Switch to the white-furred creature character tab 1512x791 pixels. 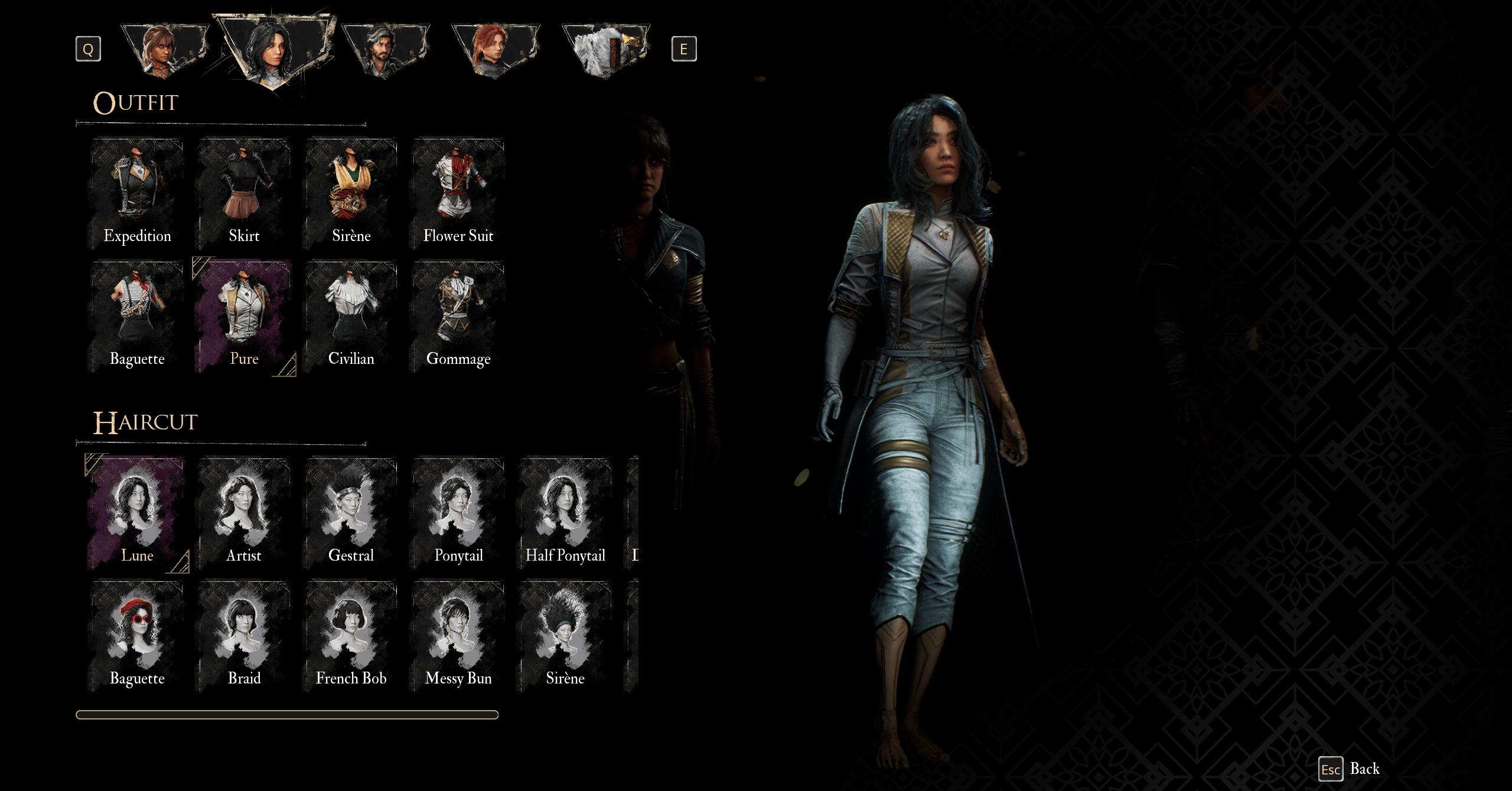(605, 51)
